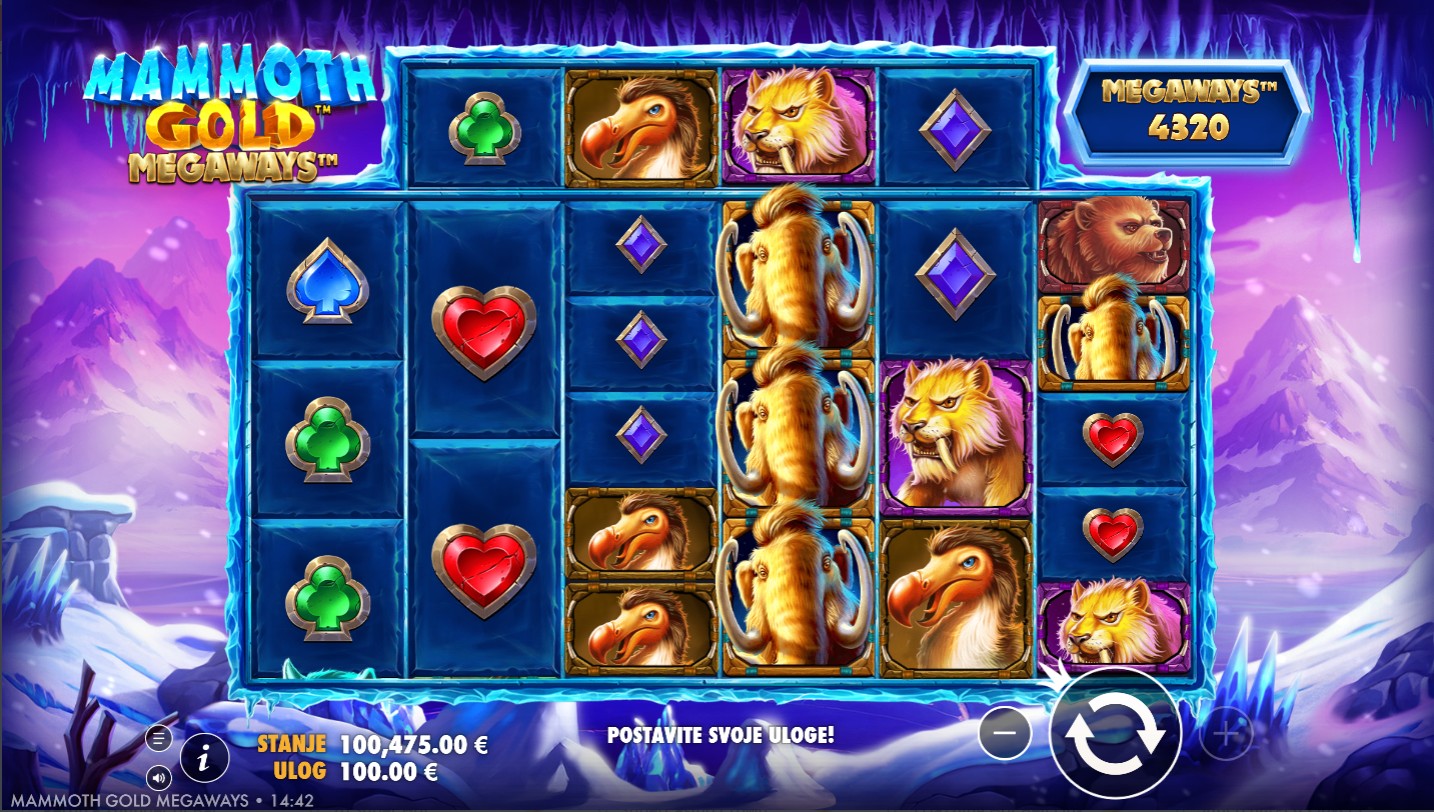Spin the reels with the circular arrows button

tap(1115, 734)
